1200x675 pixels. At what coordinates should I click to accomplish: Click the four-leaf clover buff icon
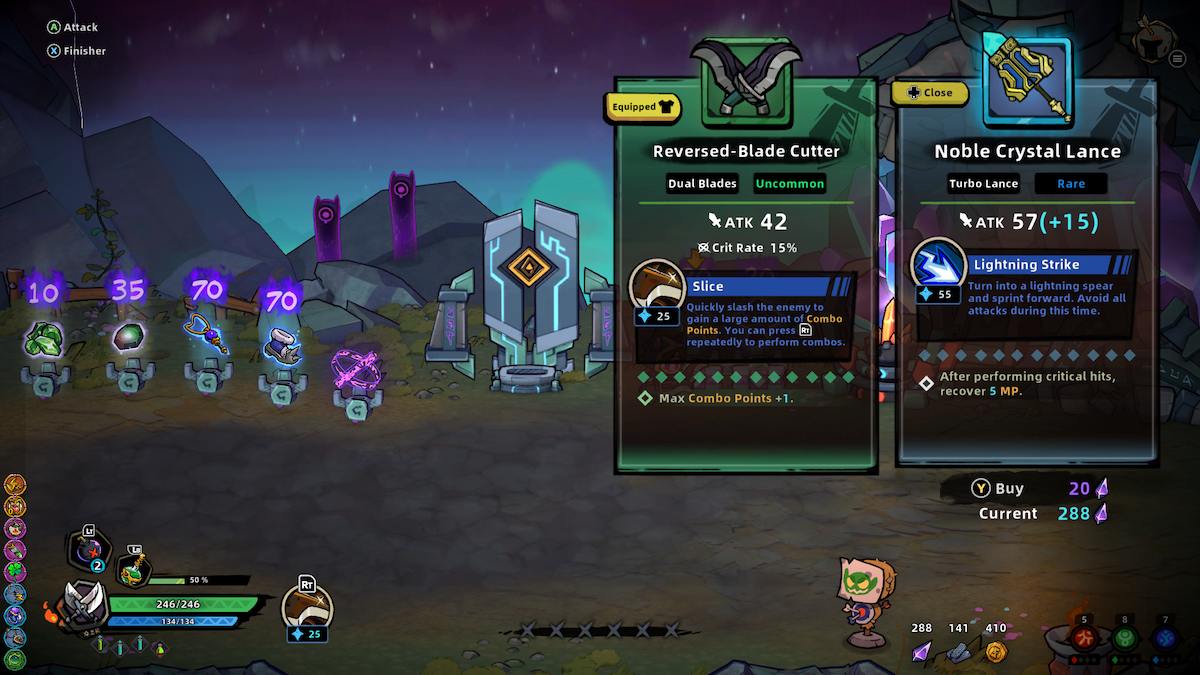coord(14,571)
